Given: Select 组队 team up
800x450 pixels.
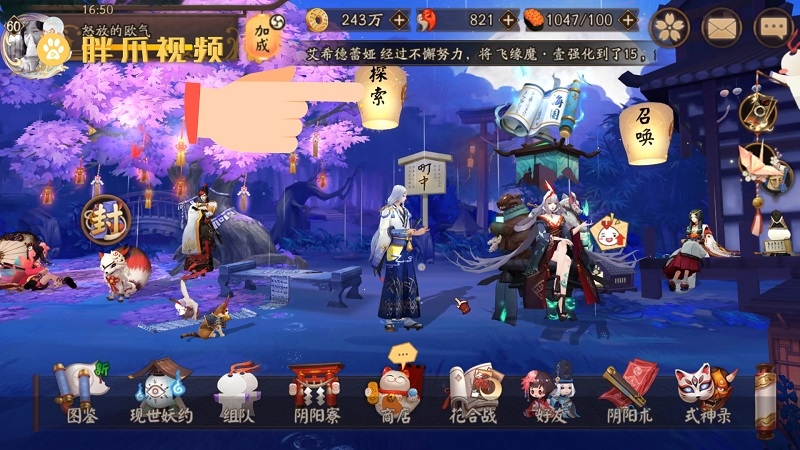Looking at the screenshot, I should point(236,393).
